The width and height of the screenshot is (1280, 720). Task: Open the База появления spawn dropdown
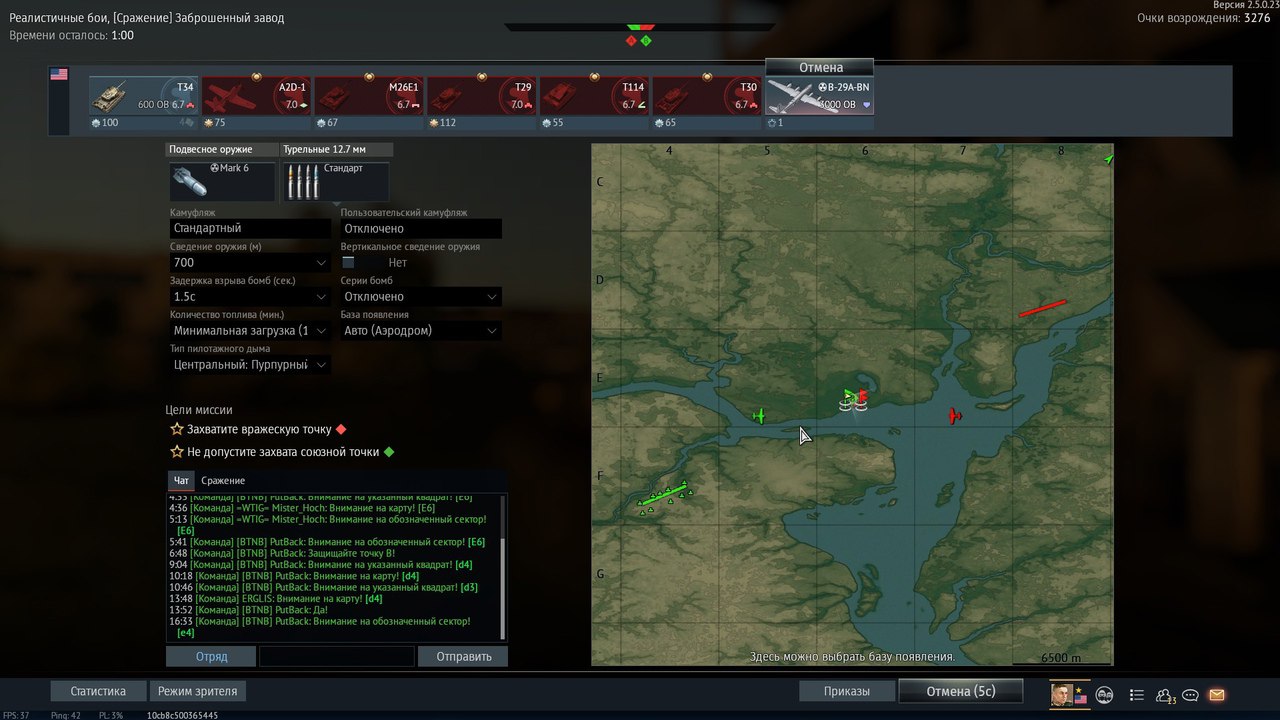pos(420,330)
